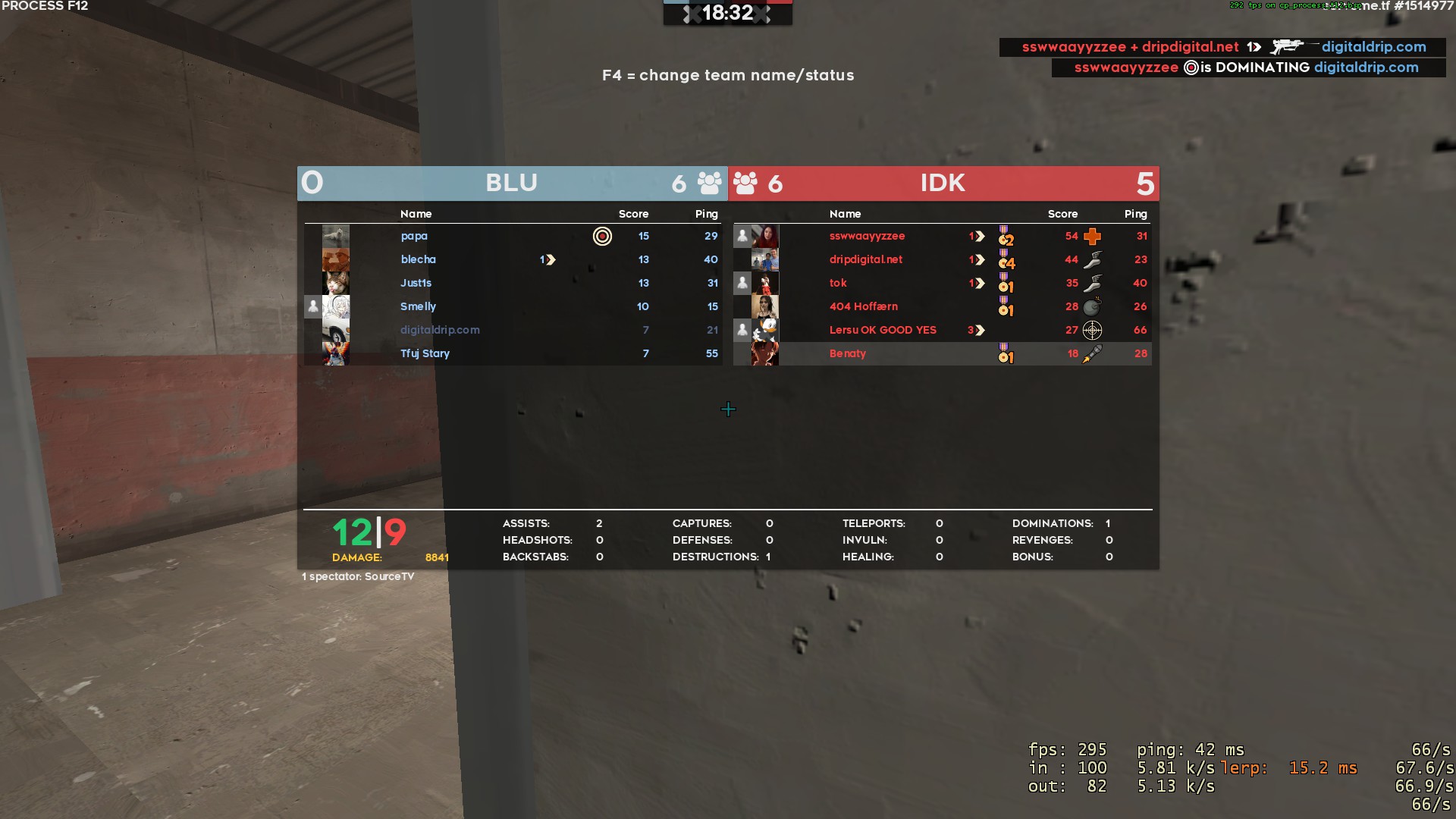The image size is (1456, 819).
Task: Select Smelly's row on BLU team
Action: 419,306
